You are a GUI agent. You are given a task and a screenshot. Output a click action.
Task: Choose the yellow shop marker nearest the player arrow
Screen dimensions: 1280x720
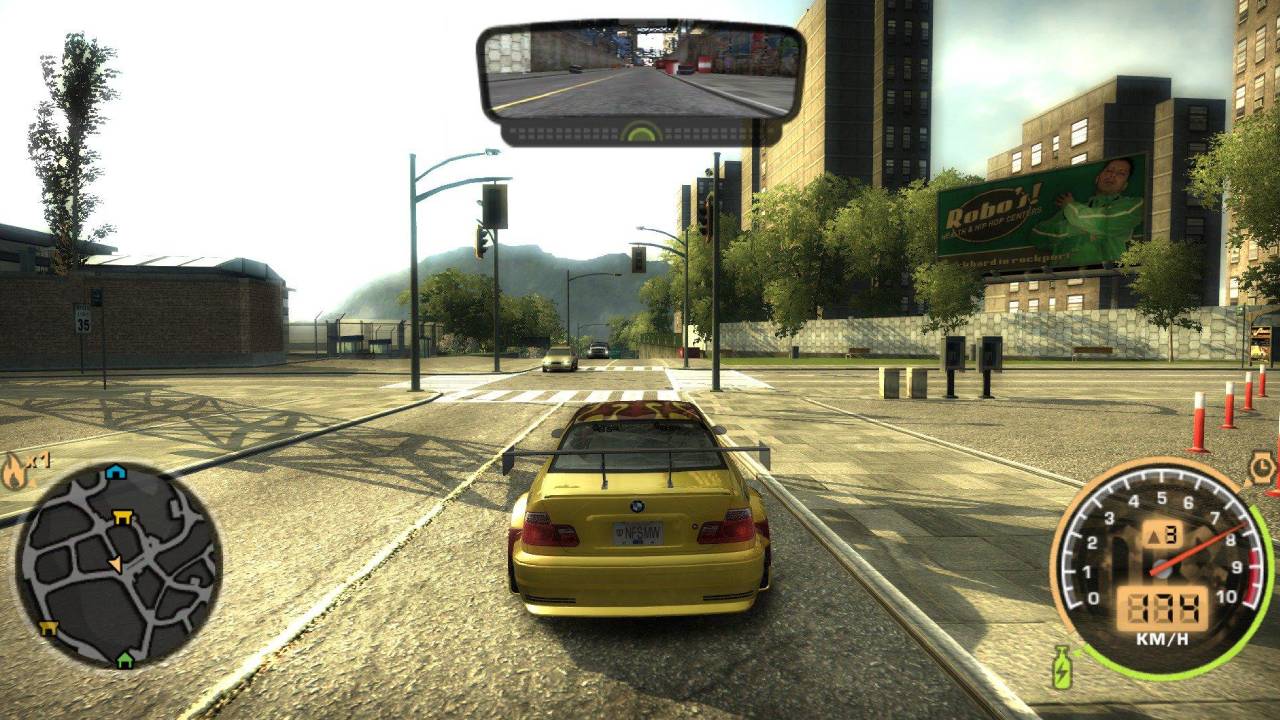click(x=122, y=517)
